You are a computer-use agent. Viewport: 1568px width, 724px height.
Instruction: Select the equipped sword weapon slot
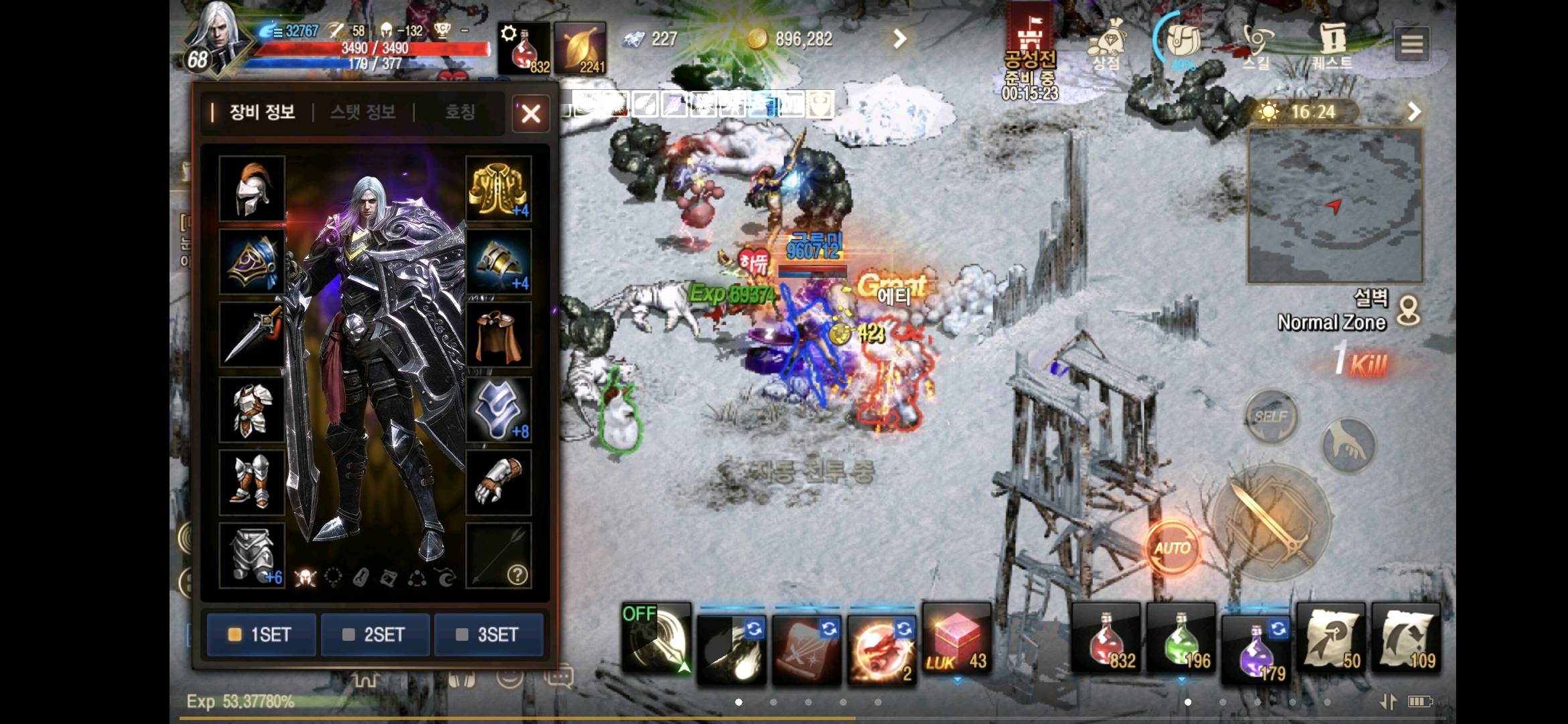click(252, 335)
